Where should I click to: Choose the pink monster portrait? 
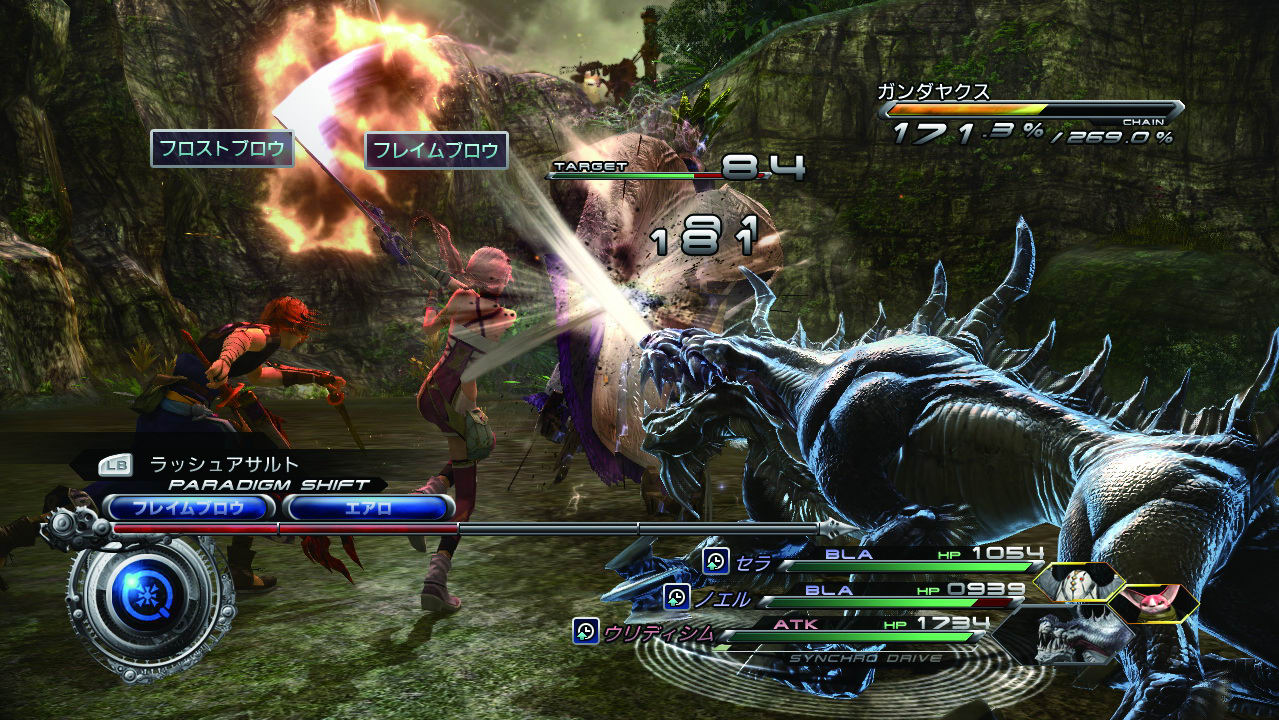point(1152,603)
